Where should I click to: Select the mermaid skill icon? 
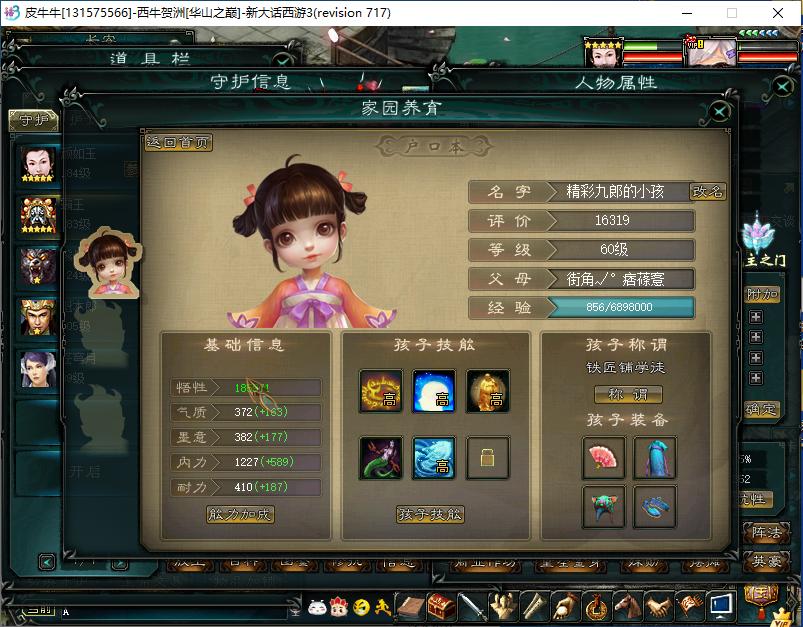click(381, 457)
